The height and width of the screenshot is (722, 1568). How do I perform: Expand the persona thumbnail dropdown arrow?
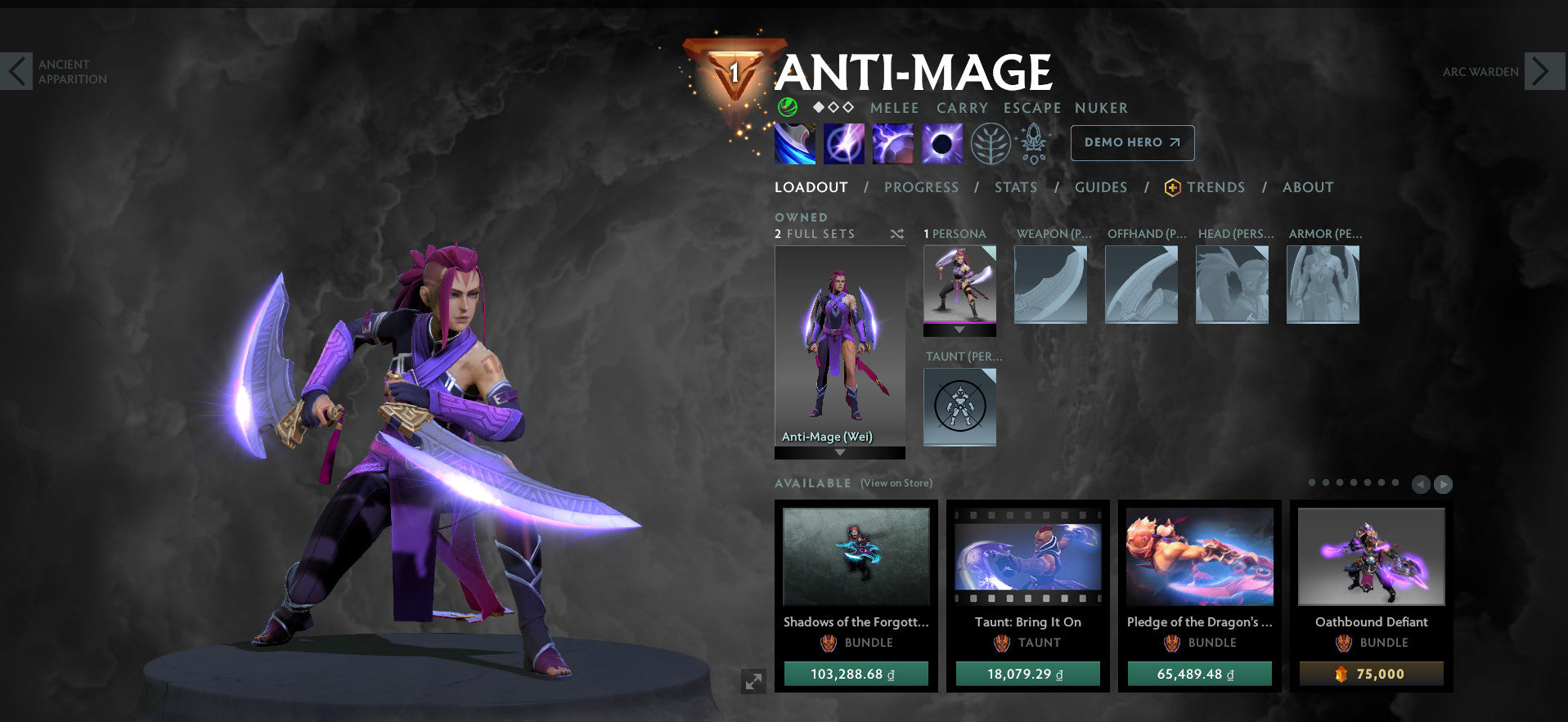click(x=959, y=330)
